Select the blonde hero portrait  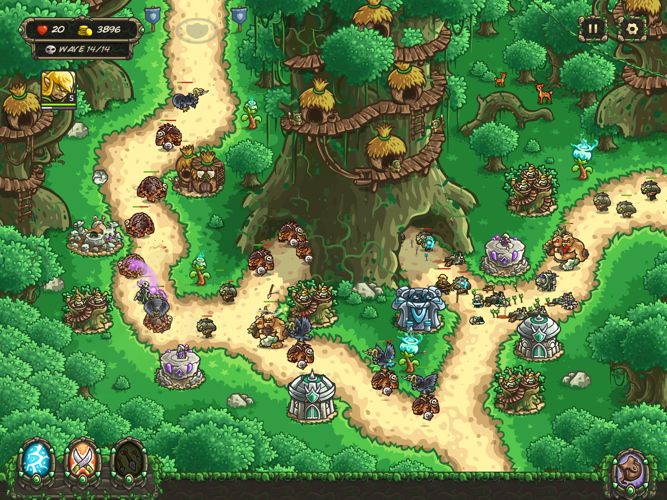coord(56,87)
